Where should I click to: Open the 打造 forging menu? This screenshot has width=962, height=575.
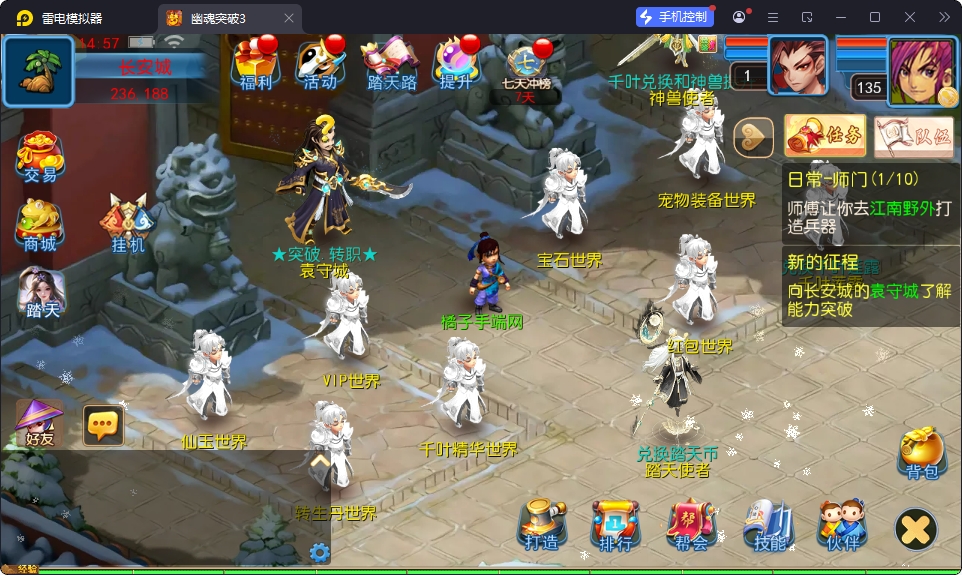click(541, 524)
